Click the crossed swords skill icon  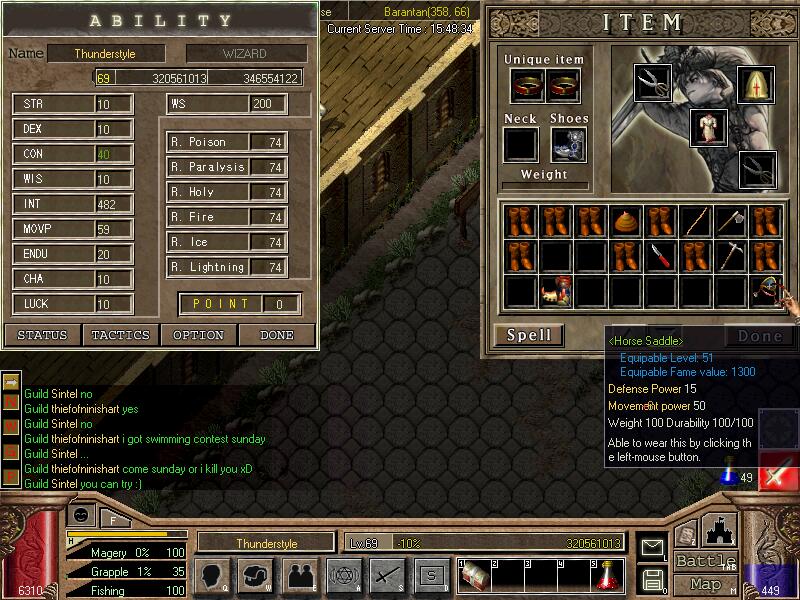387,575
